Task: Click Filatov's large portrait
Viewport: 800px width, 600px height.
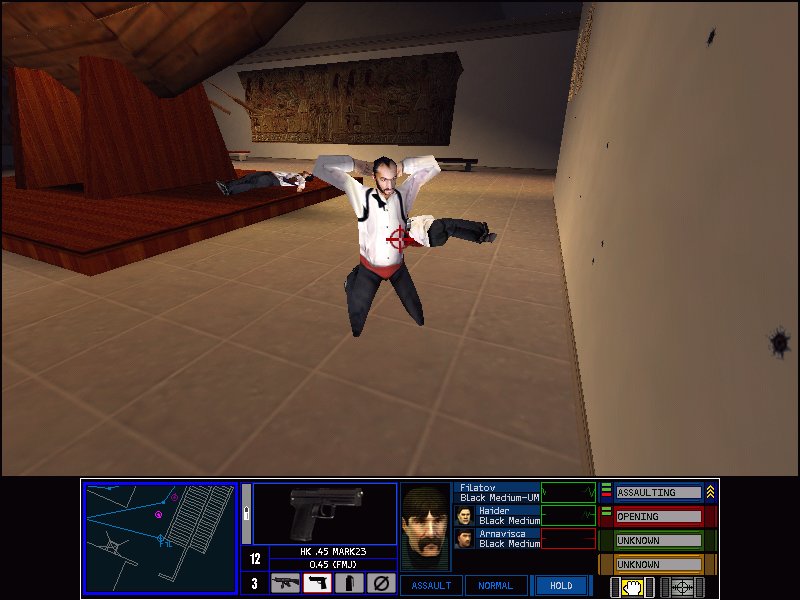Action: pos(426,527)
